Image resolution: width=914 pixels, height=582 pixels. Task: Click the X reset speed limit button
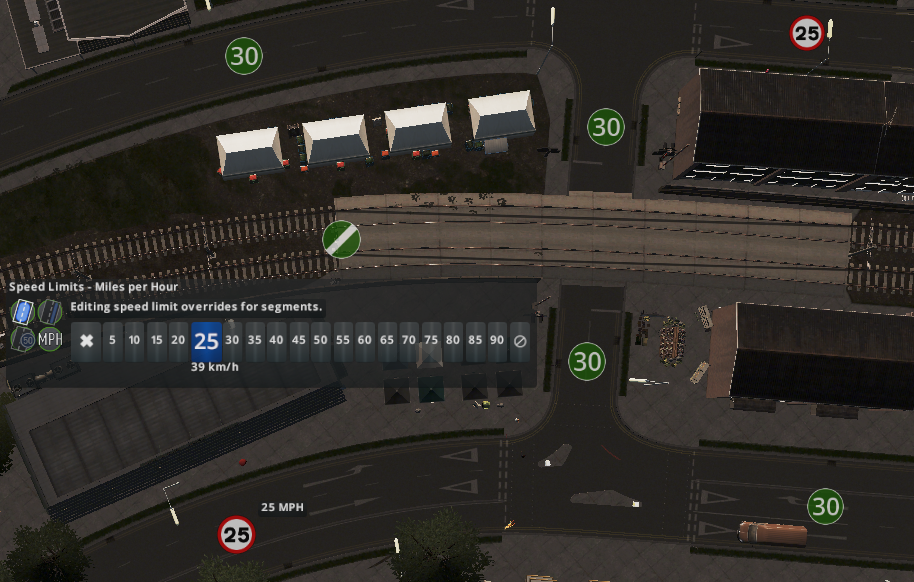tap(87, 340)
